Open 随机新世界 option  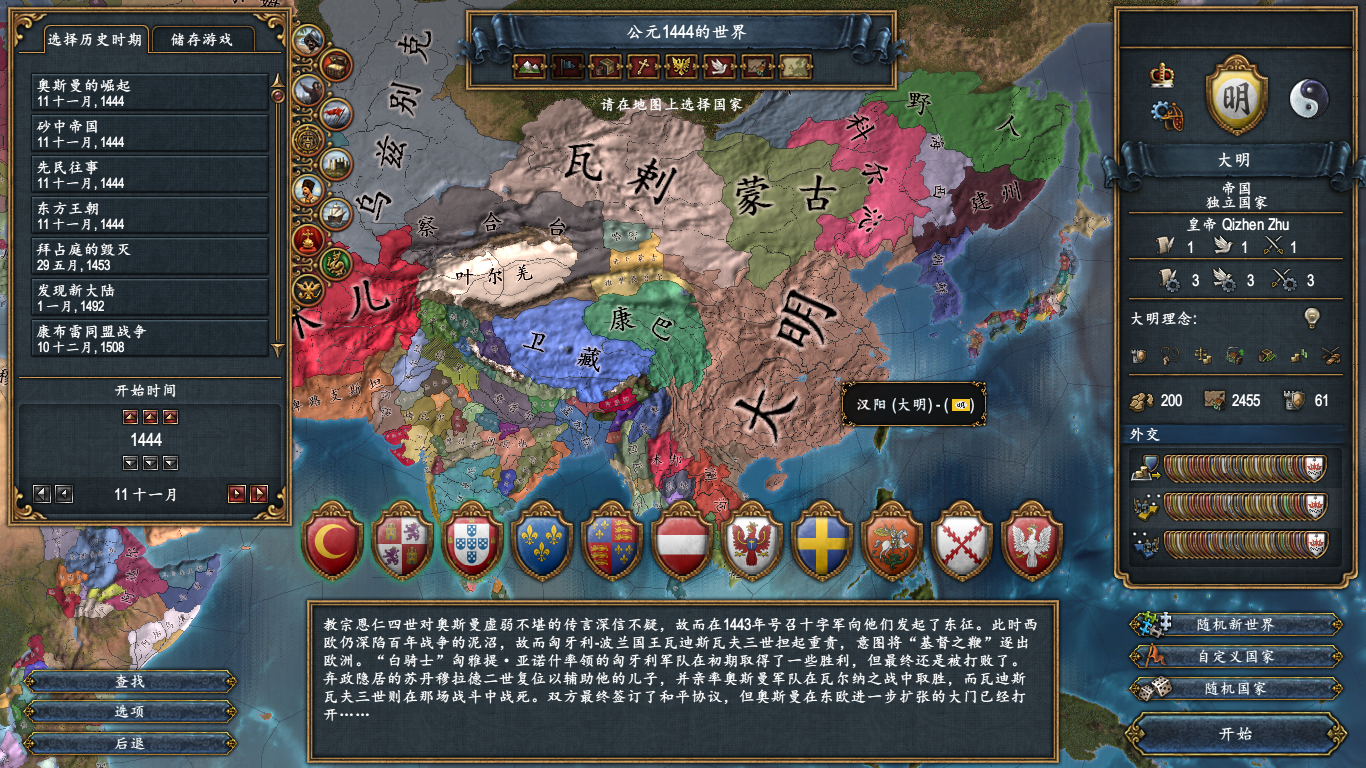pos(1236,625)
